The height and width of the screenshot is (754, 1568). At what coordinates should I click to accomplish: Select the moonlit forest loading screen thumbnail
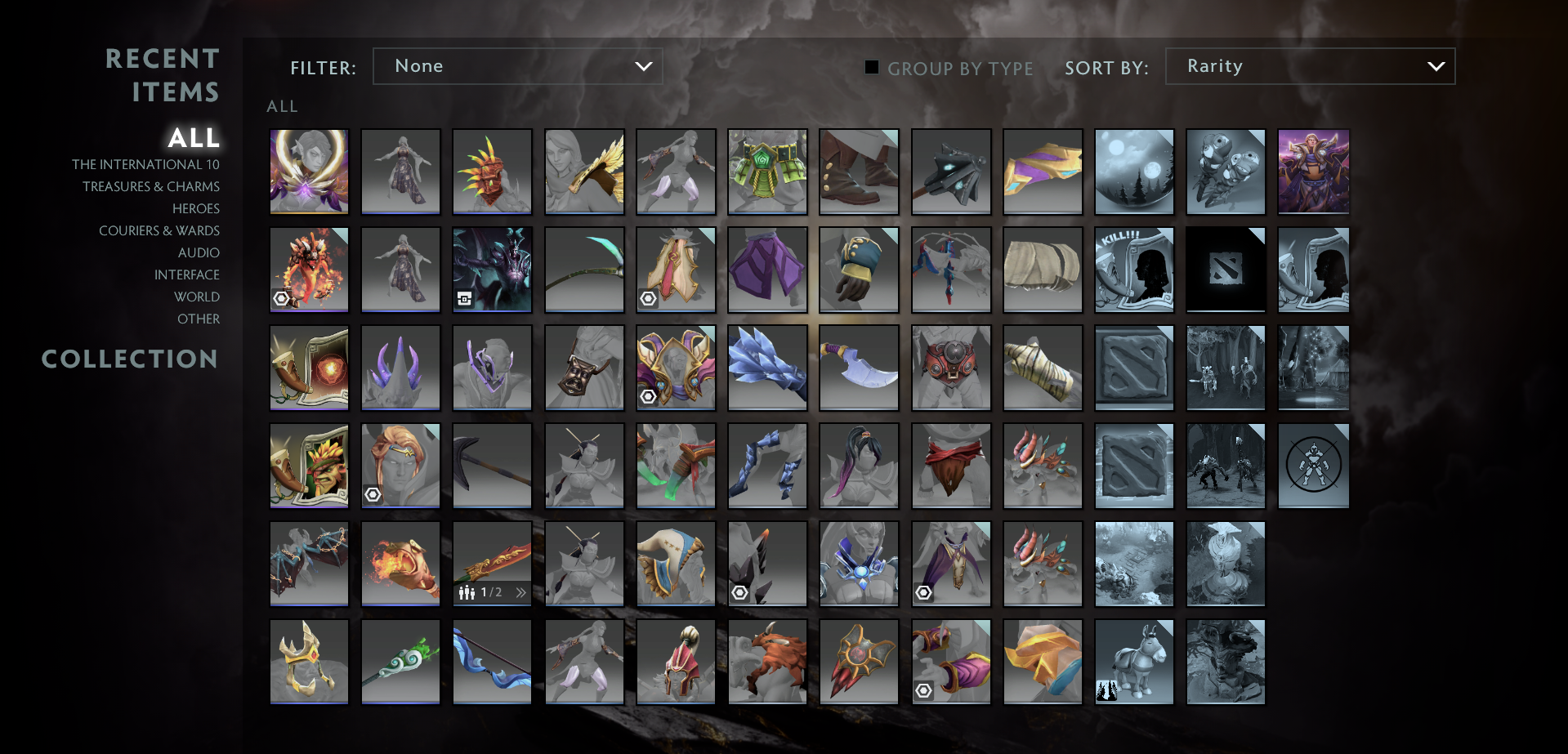1134,172
